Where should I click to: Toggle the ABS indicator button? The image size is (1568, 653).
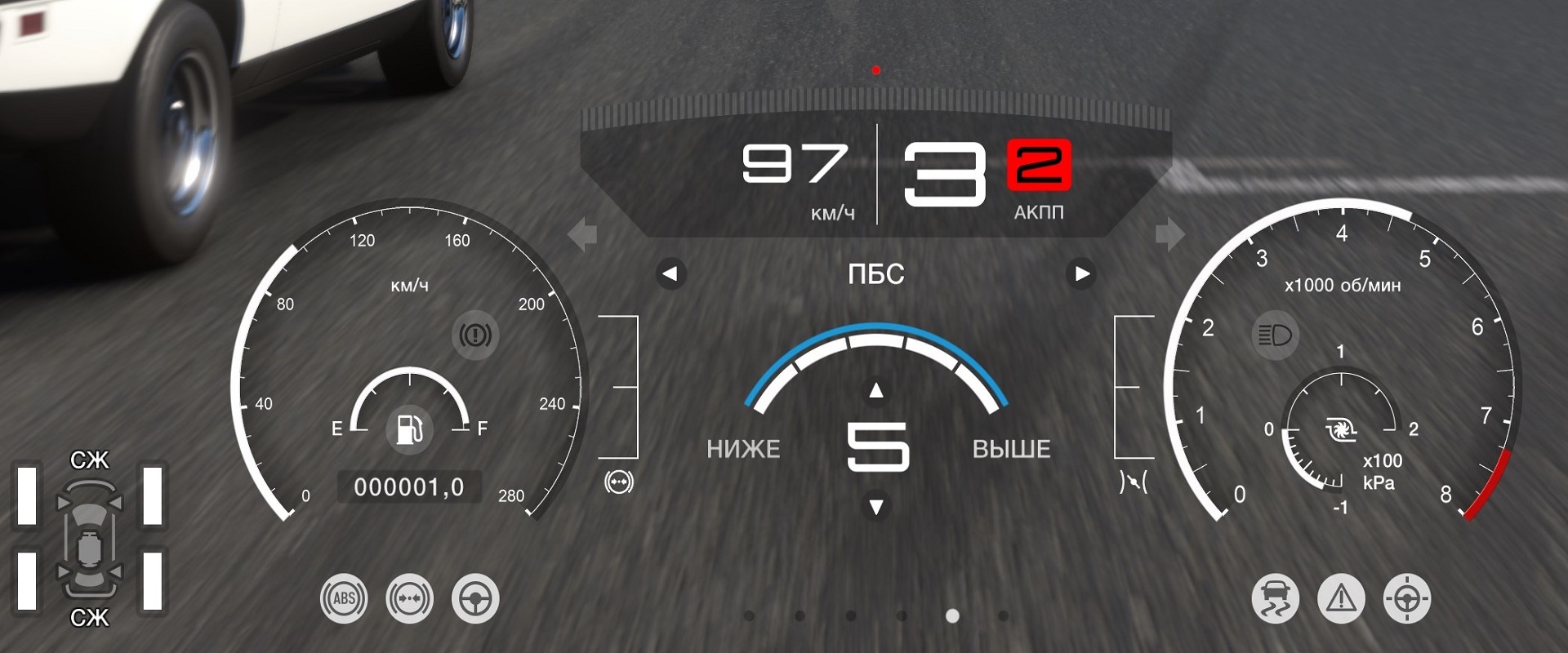[344, 598]
